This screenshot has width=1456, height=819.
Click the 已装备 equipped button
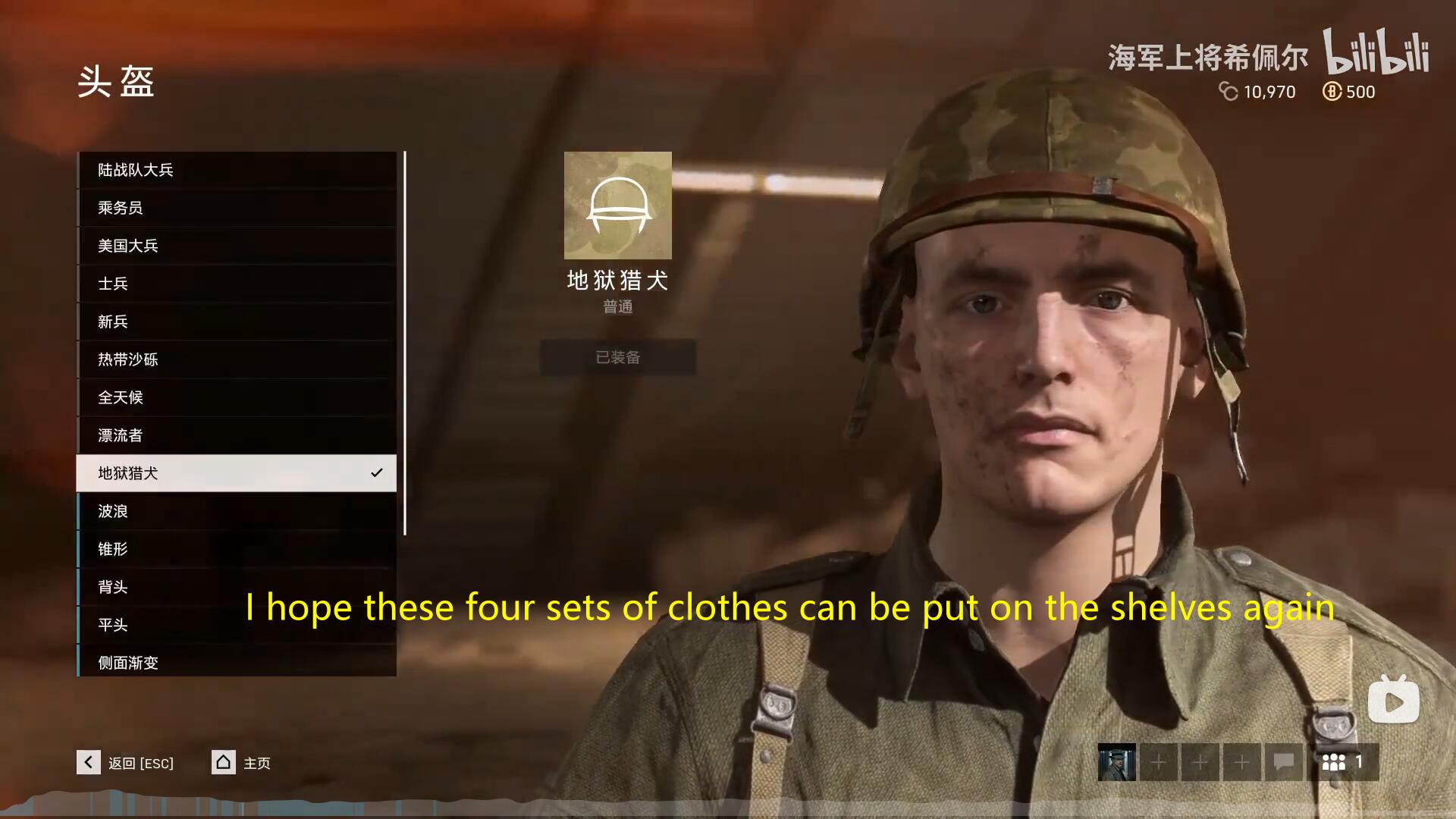click(617, 357)
